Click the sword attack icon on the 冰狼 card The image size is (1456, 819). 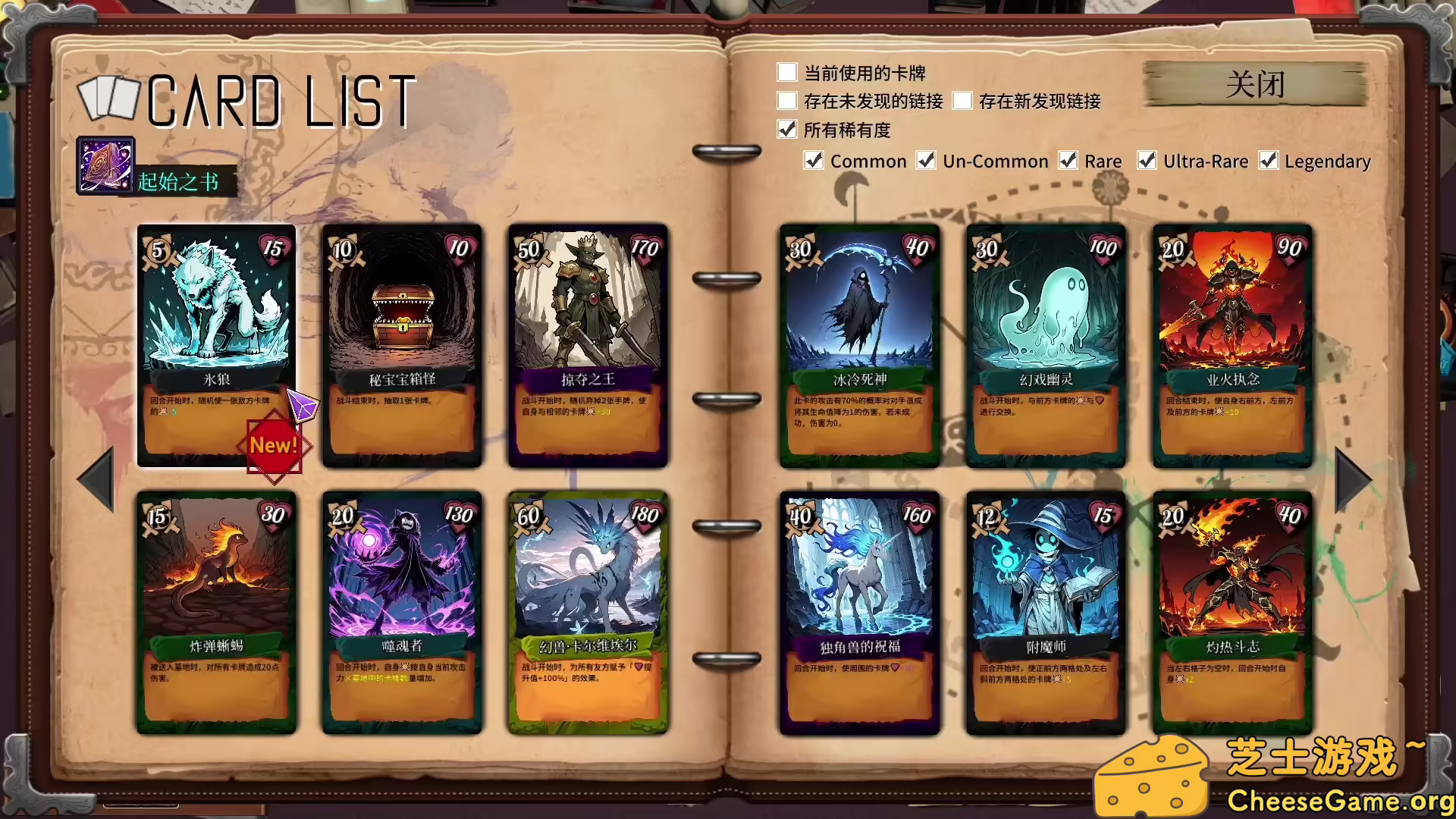click(159, 250)
